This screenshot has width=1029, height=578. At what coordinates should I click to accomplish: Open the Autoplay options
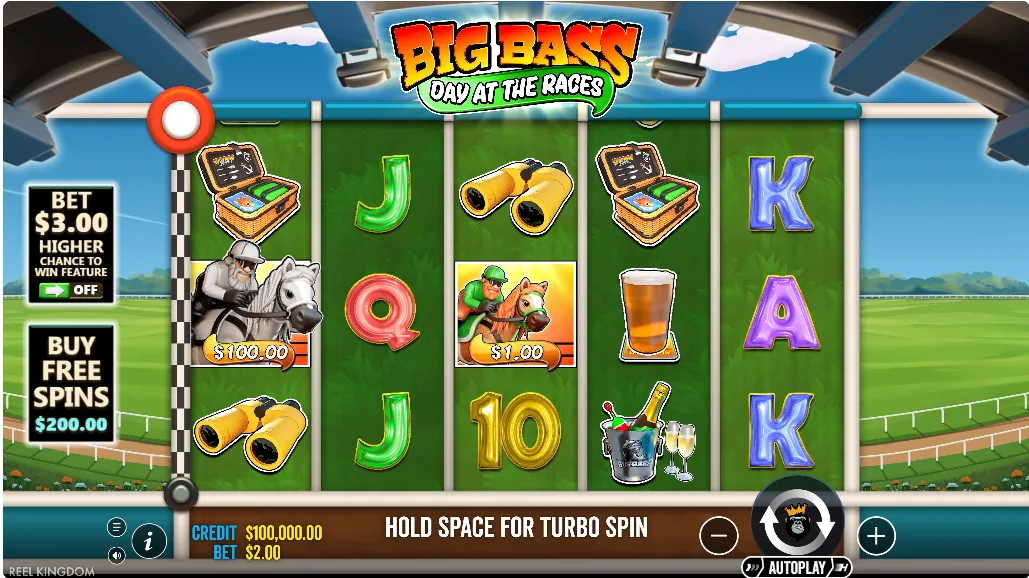797,568
